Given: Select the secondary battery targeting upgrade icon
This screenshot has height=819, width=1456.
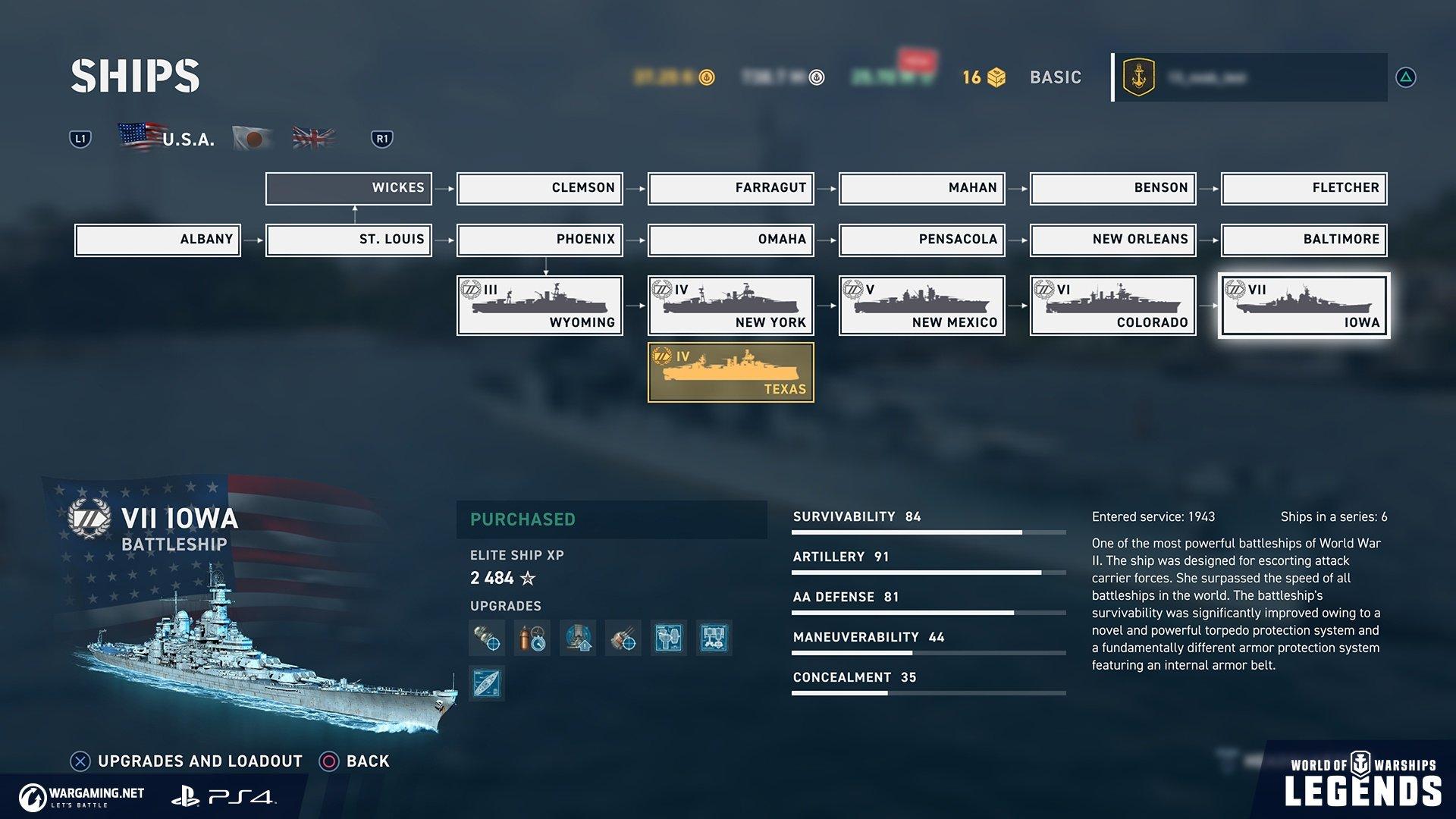Looking at the screenshot, I should coord(623,639).
